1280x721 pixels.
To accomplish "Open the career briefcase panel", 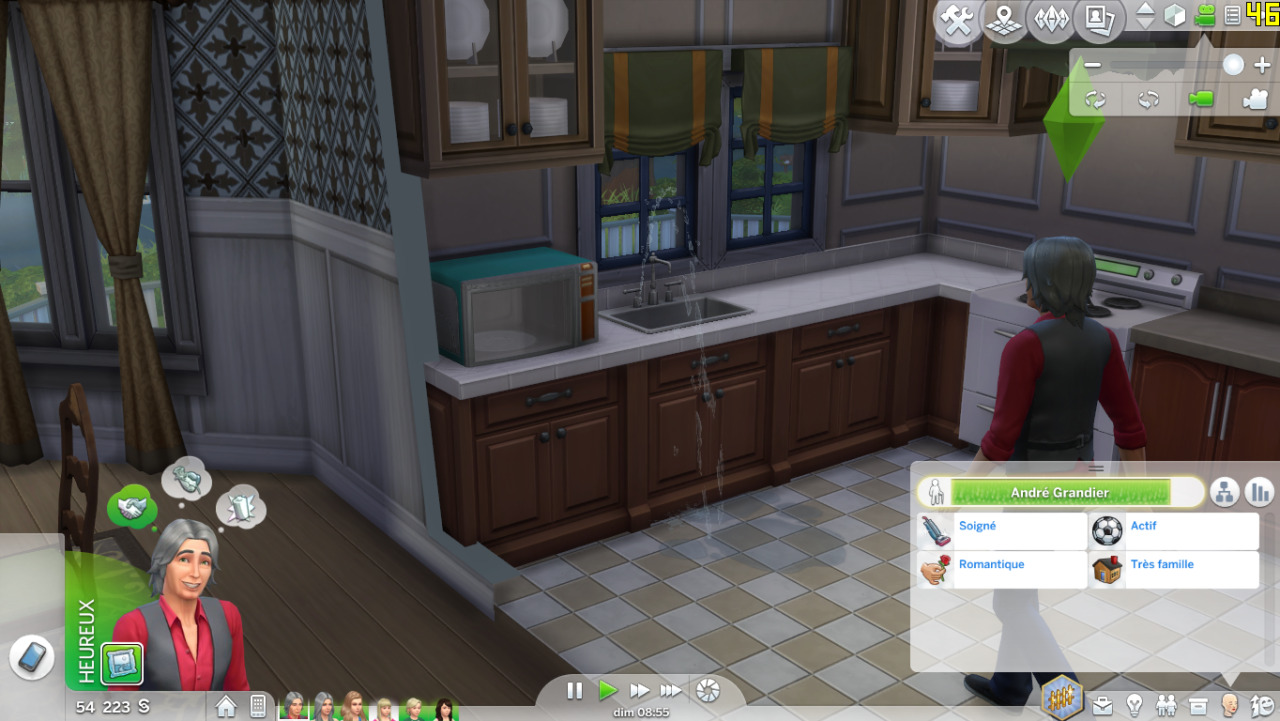I will tap(1102, 705).
